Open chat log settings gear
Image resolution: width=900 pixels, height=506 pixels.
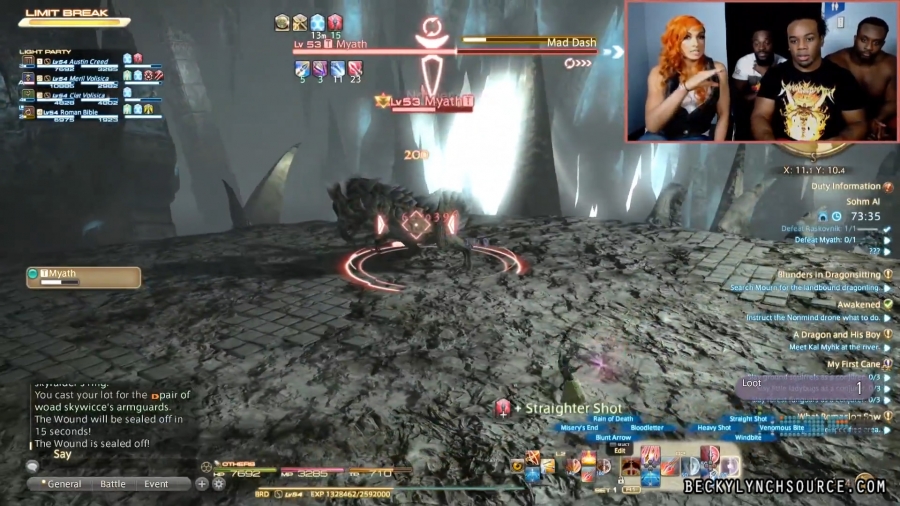(x=218, y=484)
